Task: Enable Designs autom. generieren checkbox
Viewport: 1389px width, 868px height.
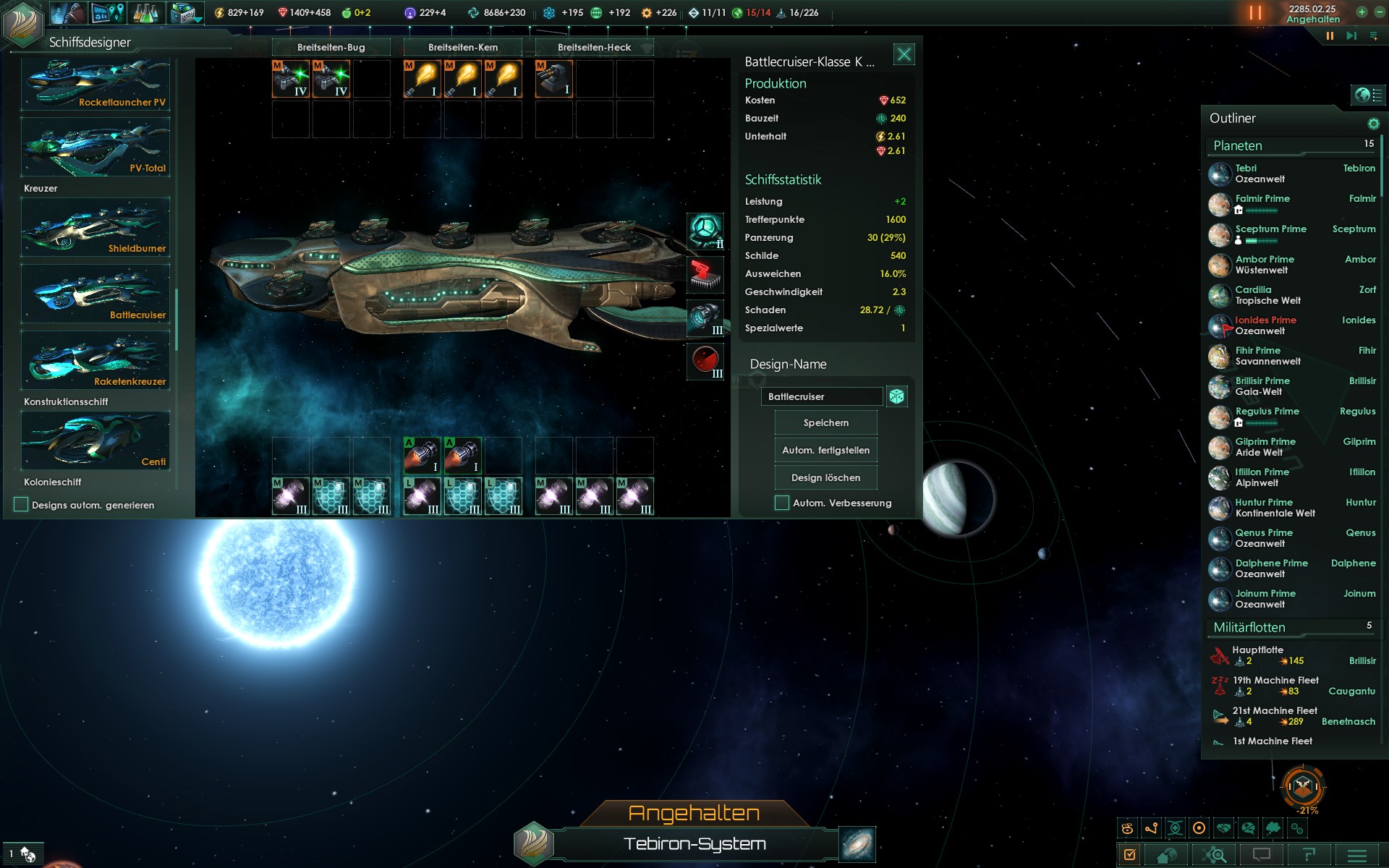Action: pyautogui.click(x=21, y=505)
